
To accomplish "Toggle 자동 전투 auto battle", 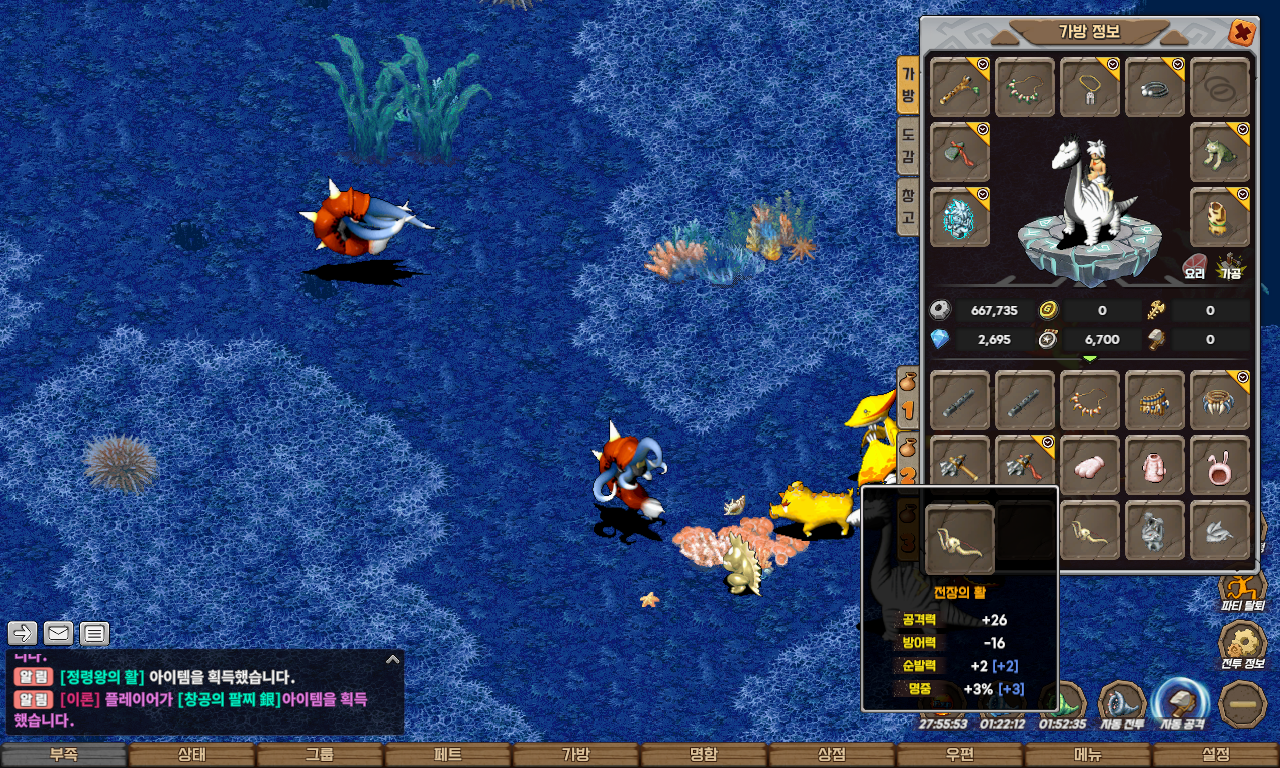I will tap(1122, 703).
